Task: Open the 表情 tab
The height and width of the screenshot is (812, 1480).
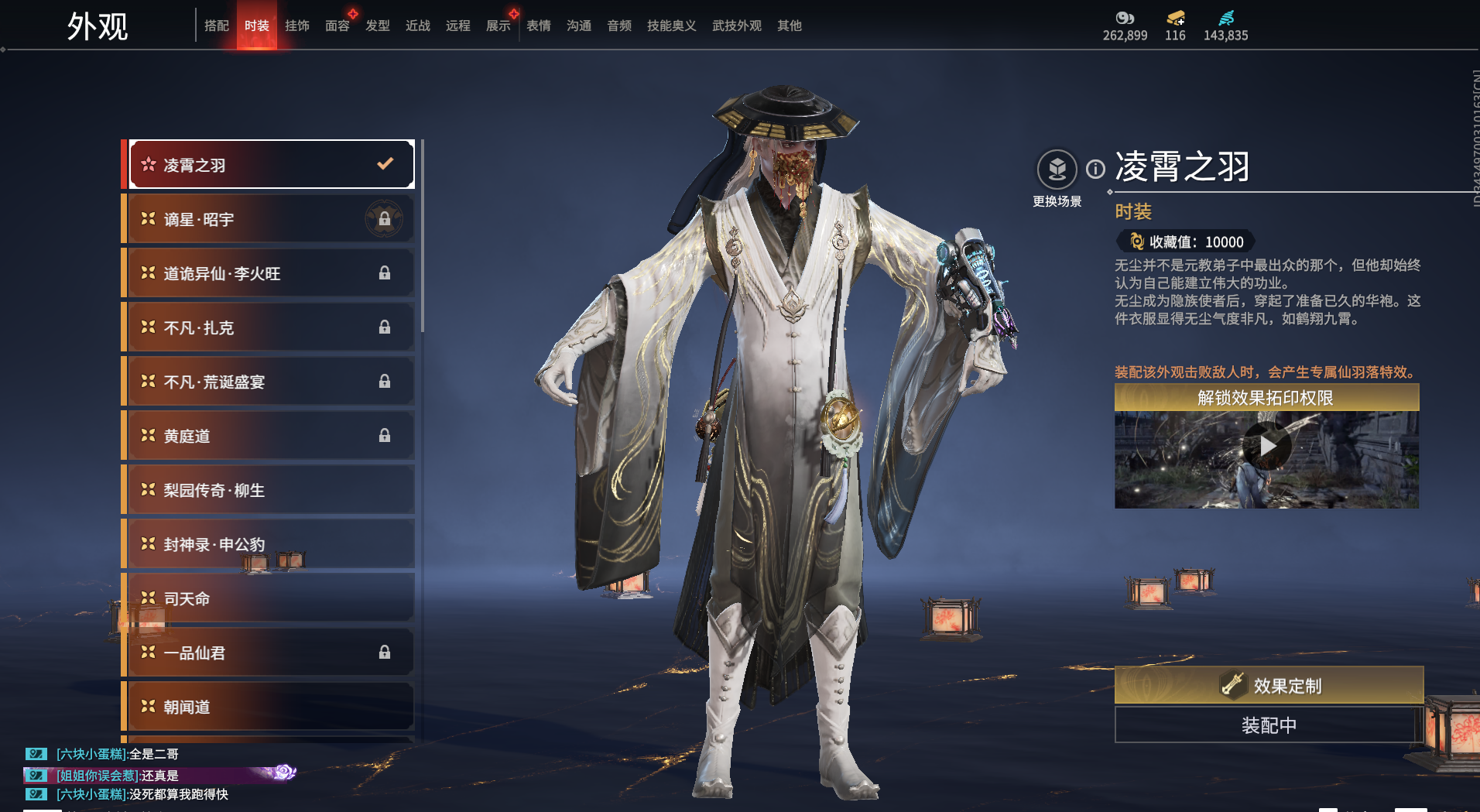Action: [539, 26]
